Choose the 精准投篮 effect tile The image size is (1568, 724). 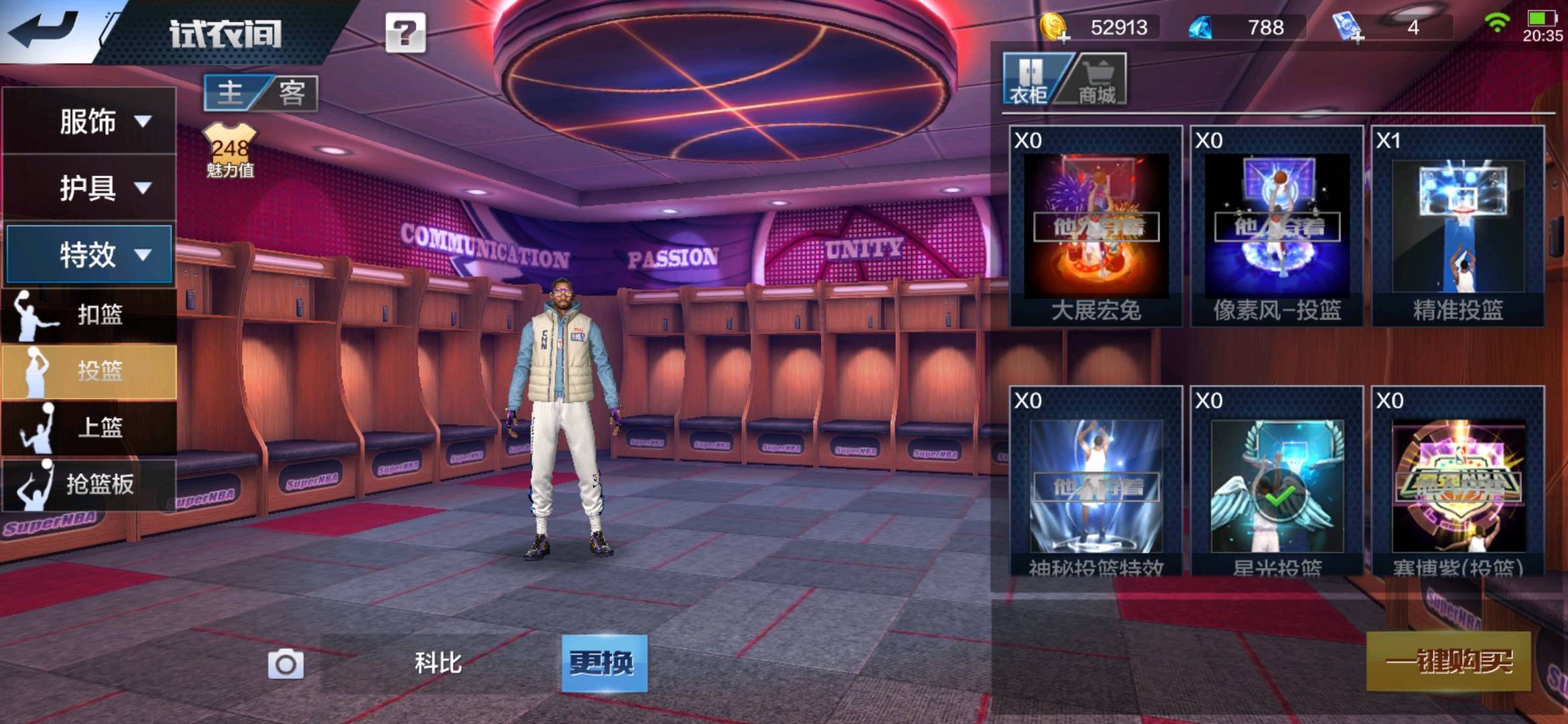tap(1457, 227)
